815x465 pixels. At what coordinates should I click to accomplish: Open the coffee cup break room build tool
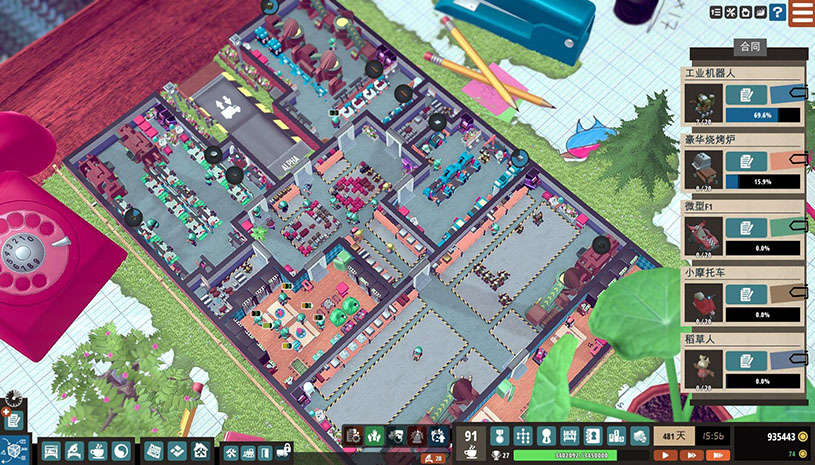[x=98, y=451]
